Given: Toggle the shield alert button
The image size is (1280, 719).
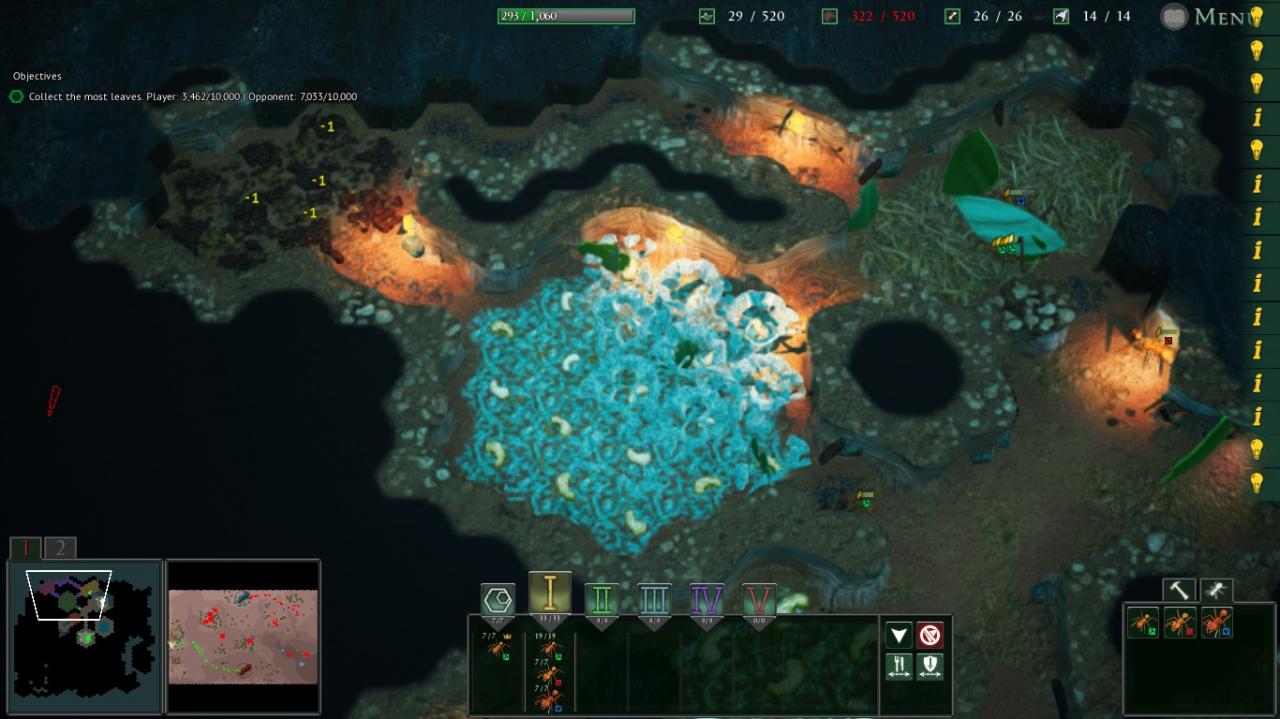Looking at the screenshot, I should pyautogui.click(x=930, y=666).
